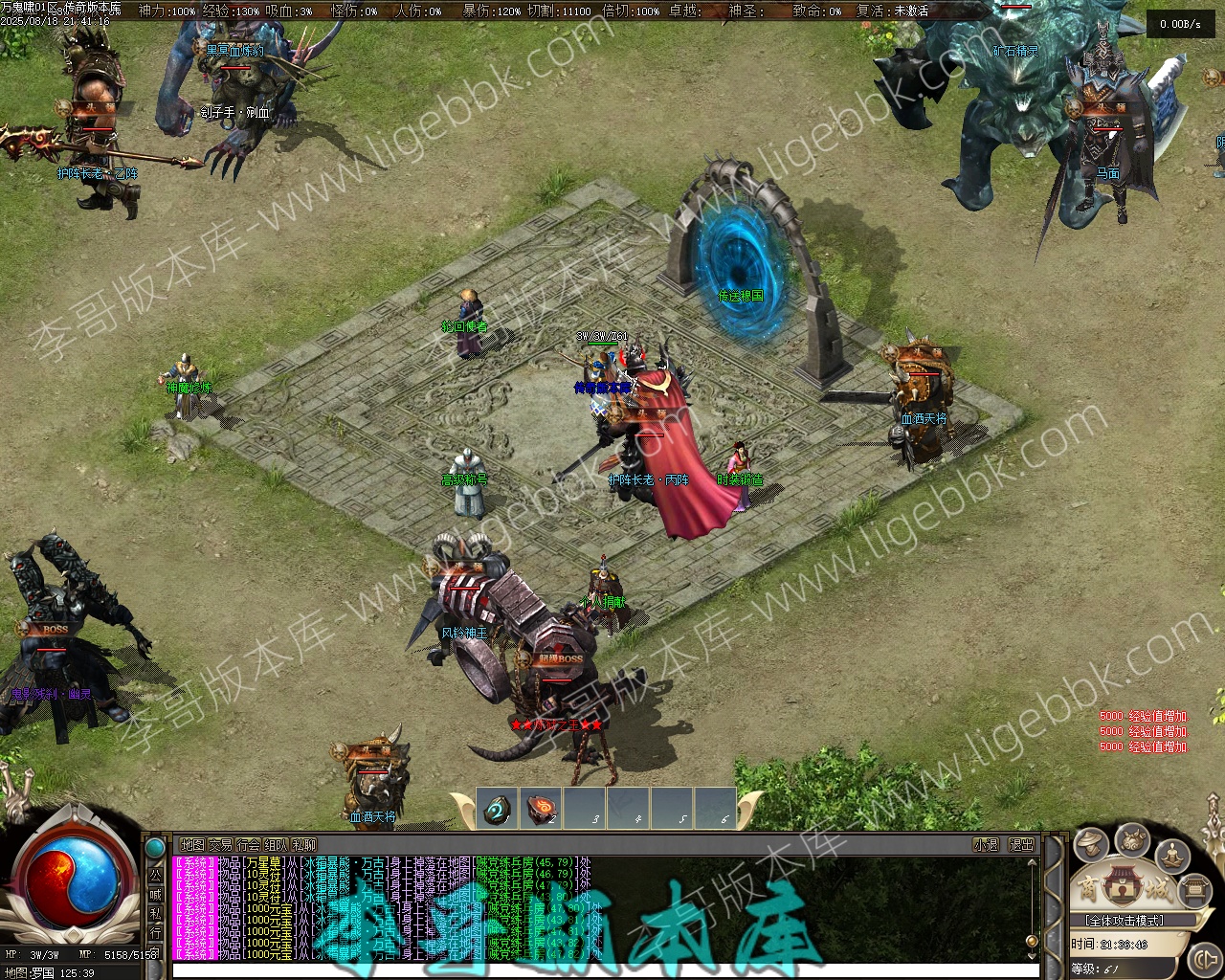Open the 组队 team button
Image resolution: width=1225 pixels, height=980 pixels.
(x=276, y=845)
